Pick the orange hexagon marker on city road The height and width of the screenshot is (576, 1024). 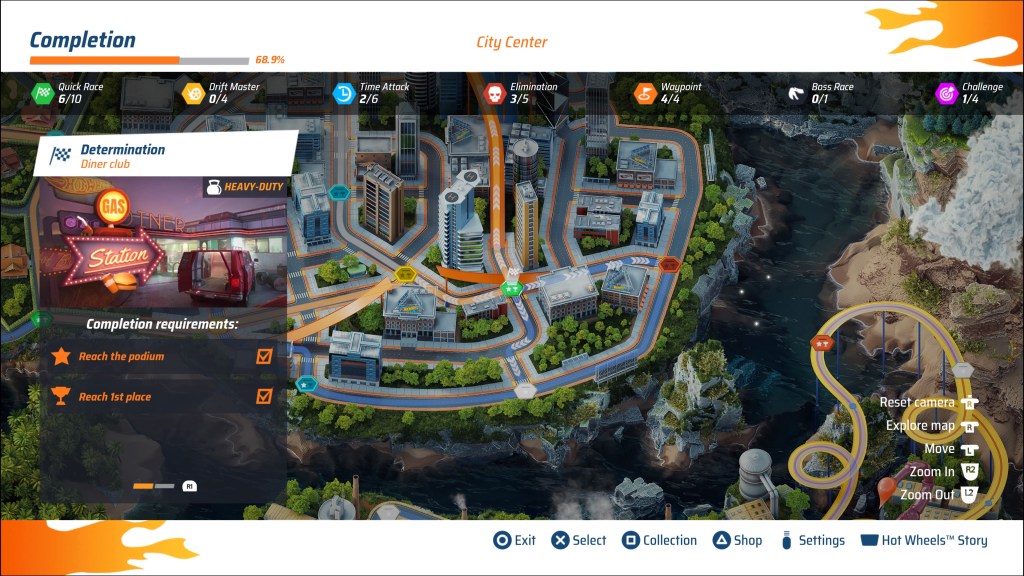[670, 265]
